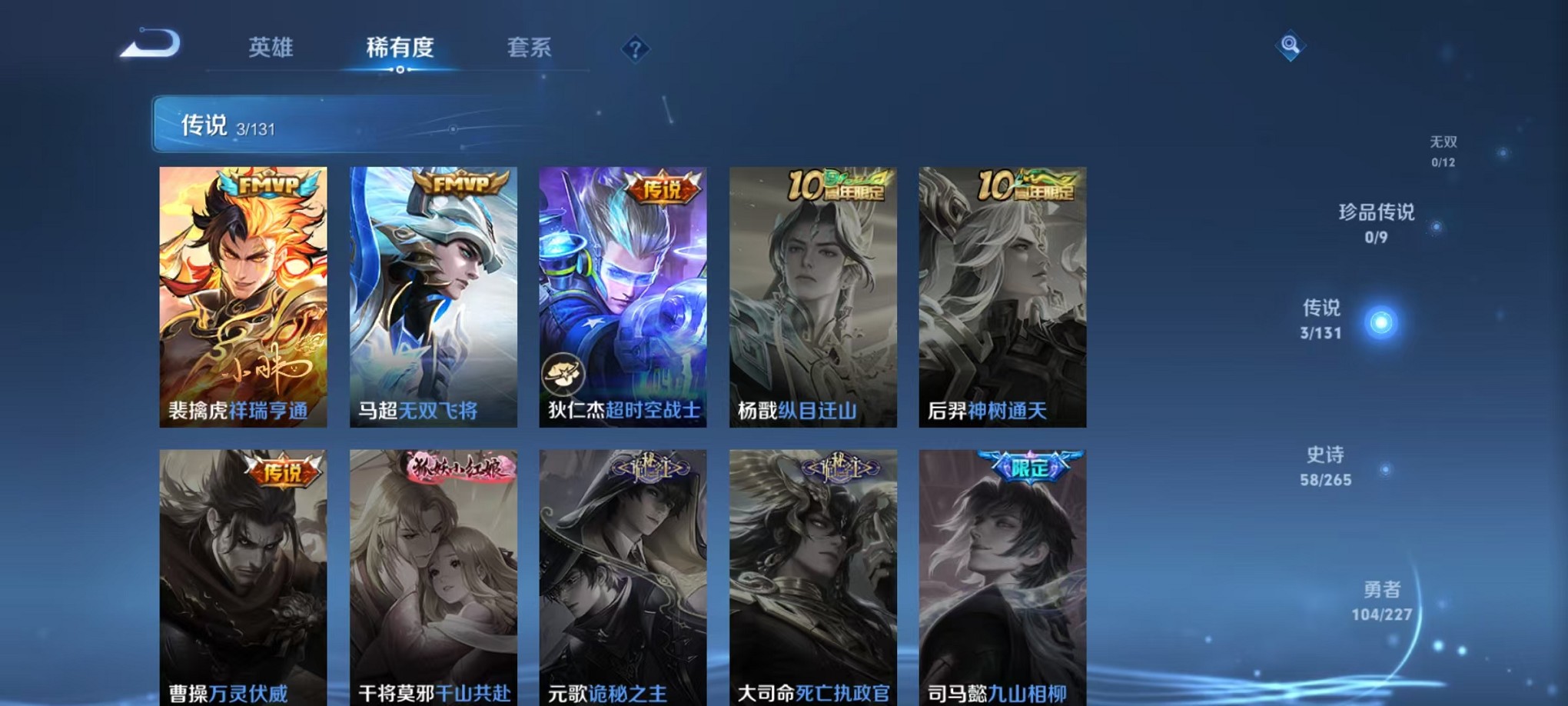Switch to the 套系 tab
Image resolution: width=1568 pixels, height=706 pixels.
point(529,48)
